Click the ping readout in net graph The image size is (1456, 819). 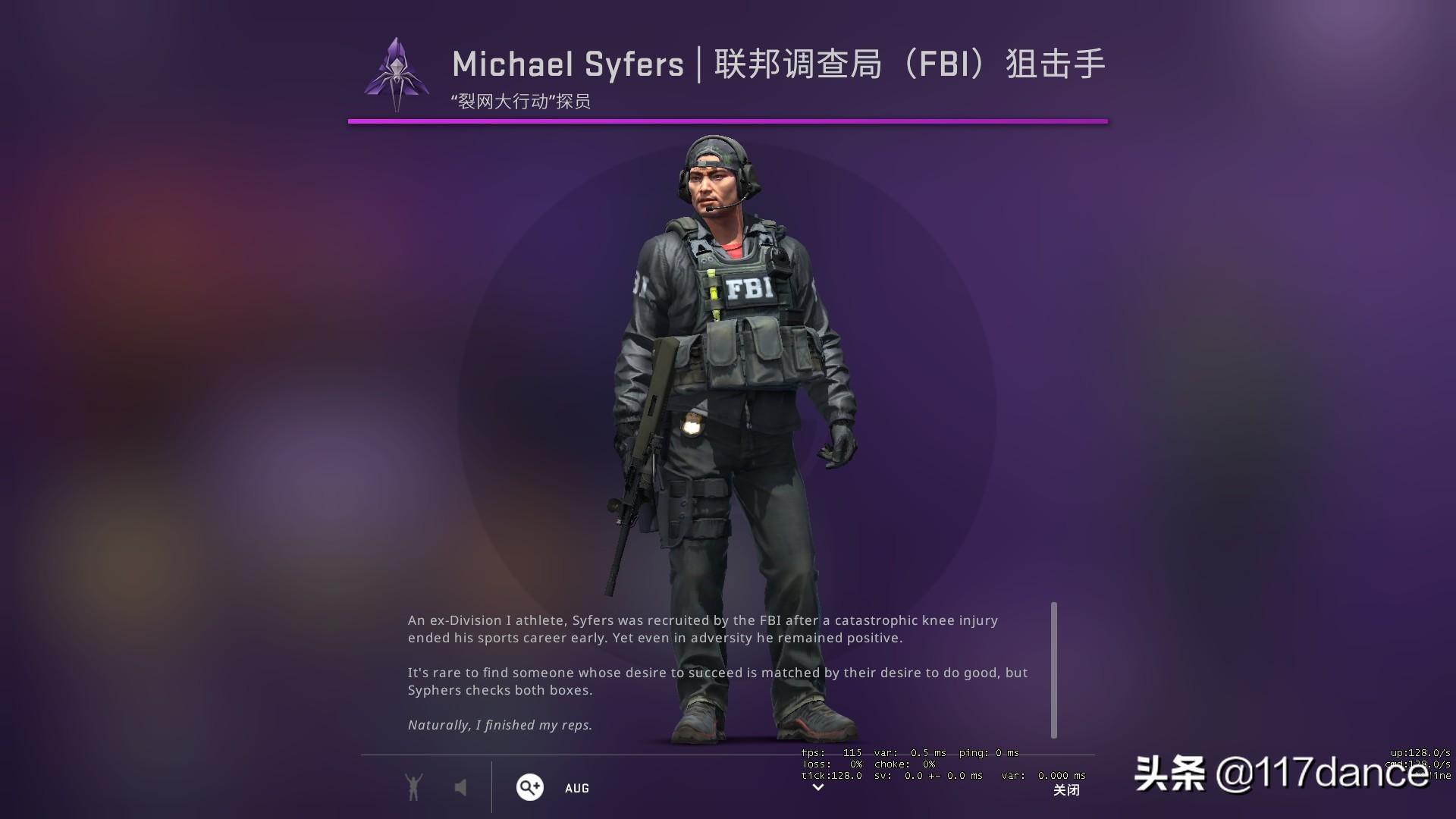pos(990,753)
